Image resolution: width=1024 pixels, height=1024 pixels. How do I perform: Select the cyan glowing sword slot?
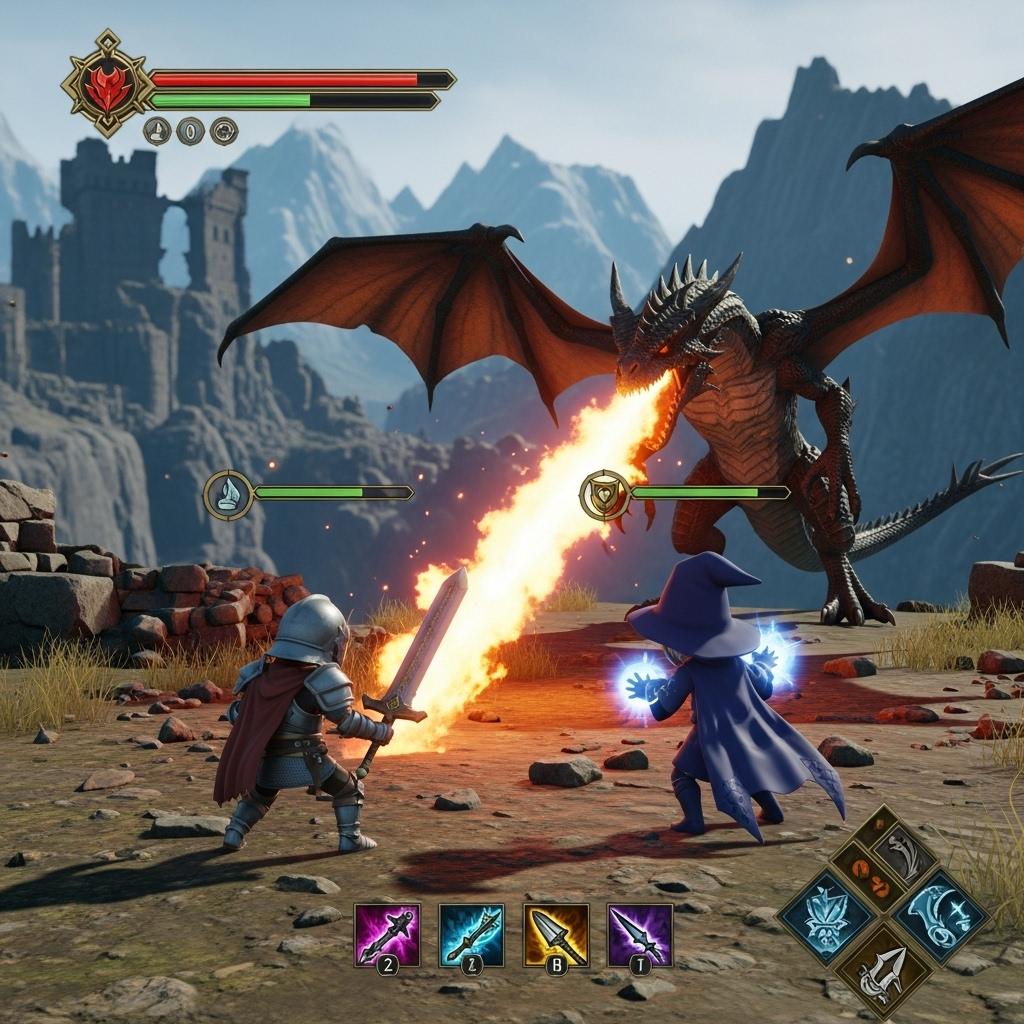(x=471, y=934)
